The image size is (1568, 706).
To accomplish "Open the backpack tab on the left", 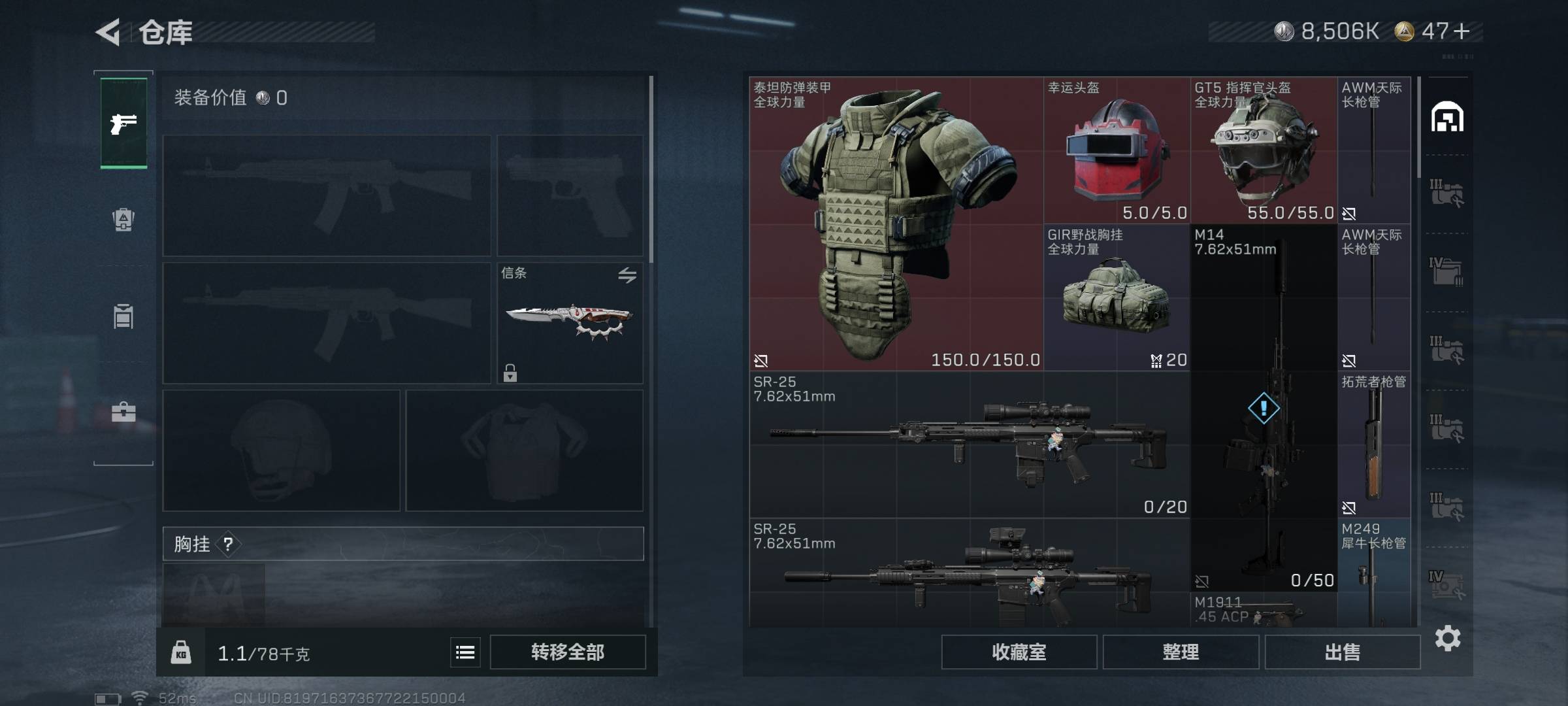I will point(123,220).
